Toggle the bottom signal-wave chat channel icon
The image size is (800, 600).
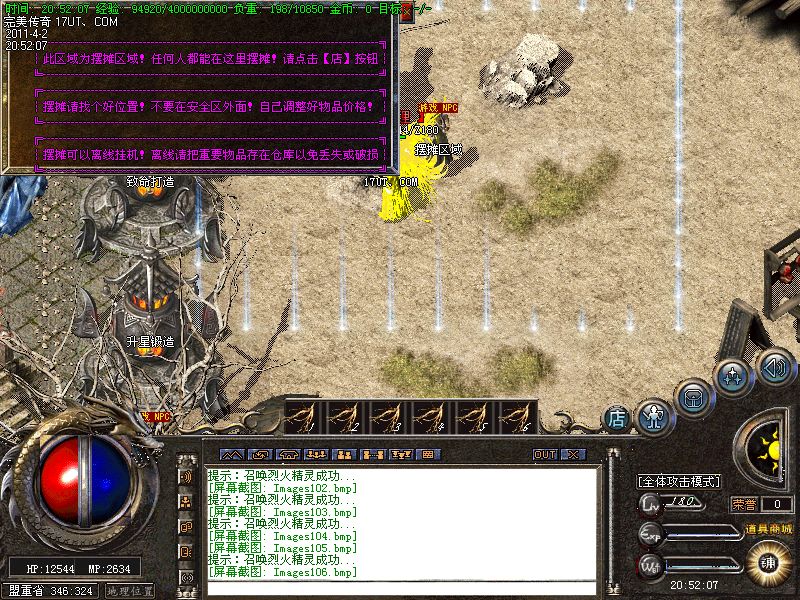tap(186, 577)
